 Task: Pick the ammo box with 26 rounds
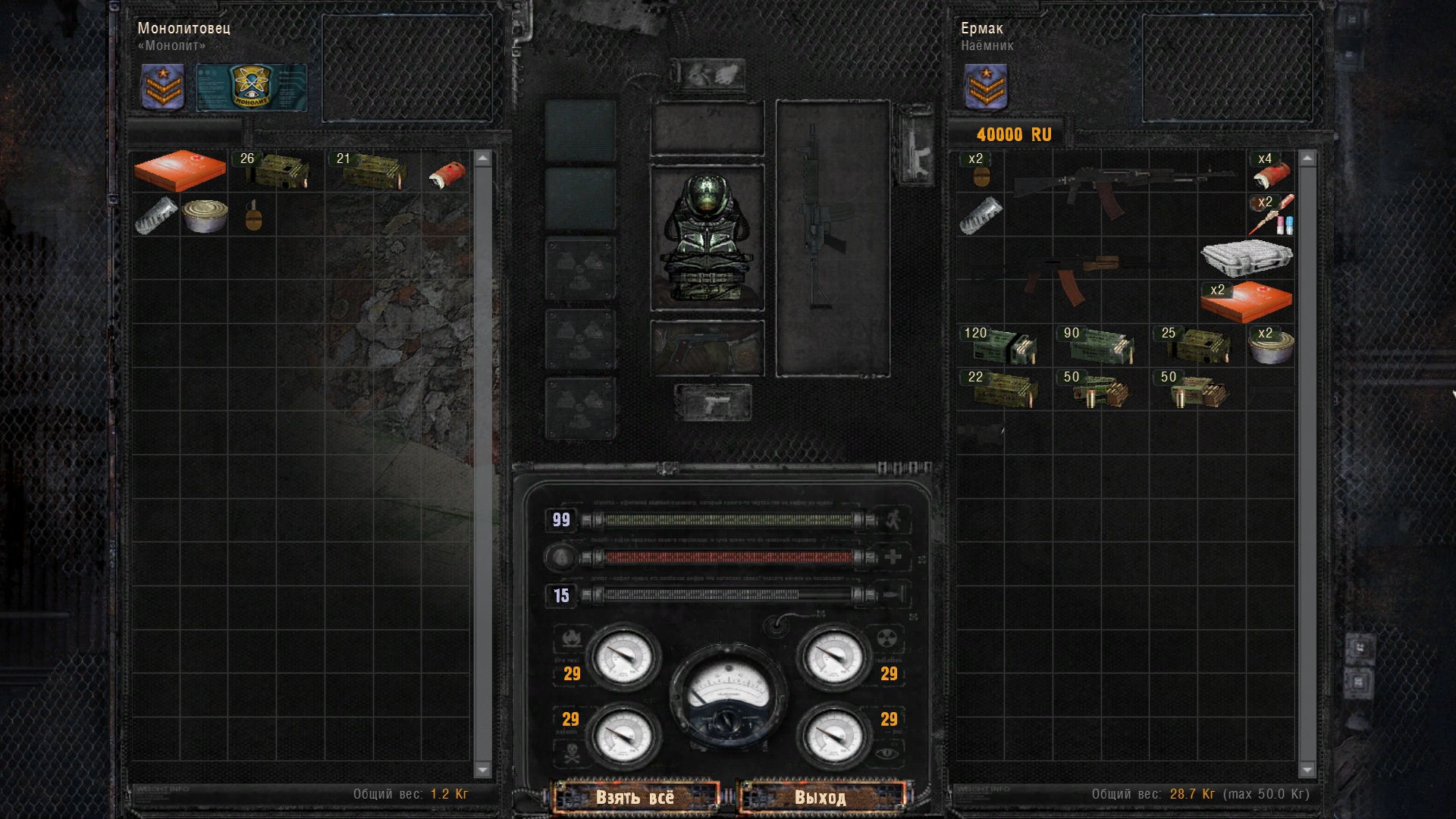point(276,171)
